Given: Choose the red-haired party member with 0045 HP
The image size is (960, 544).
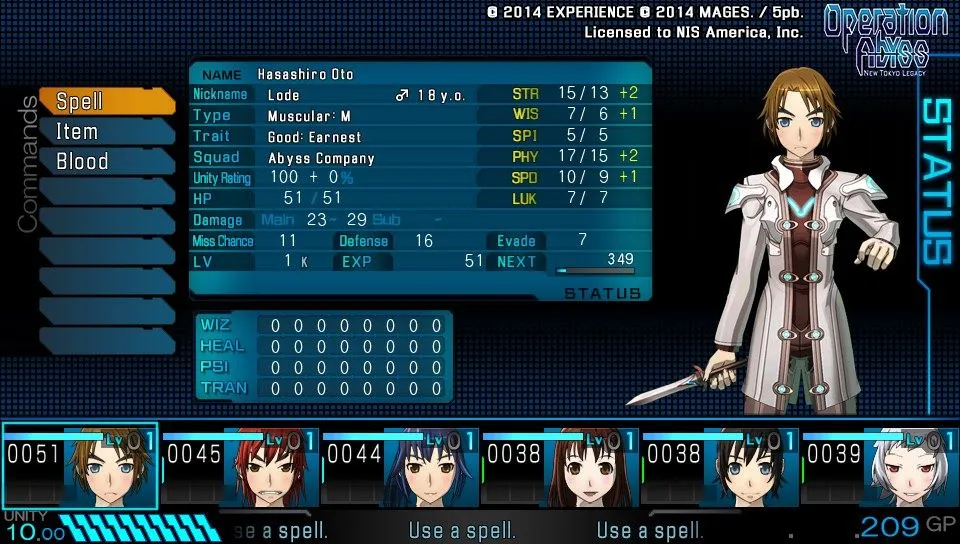Looking at the screenshot, I should 240,467.
